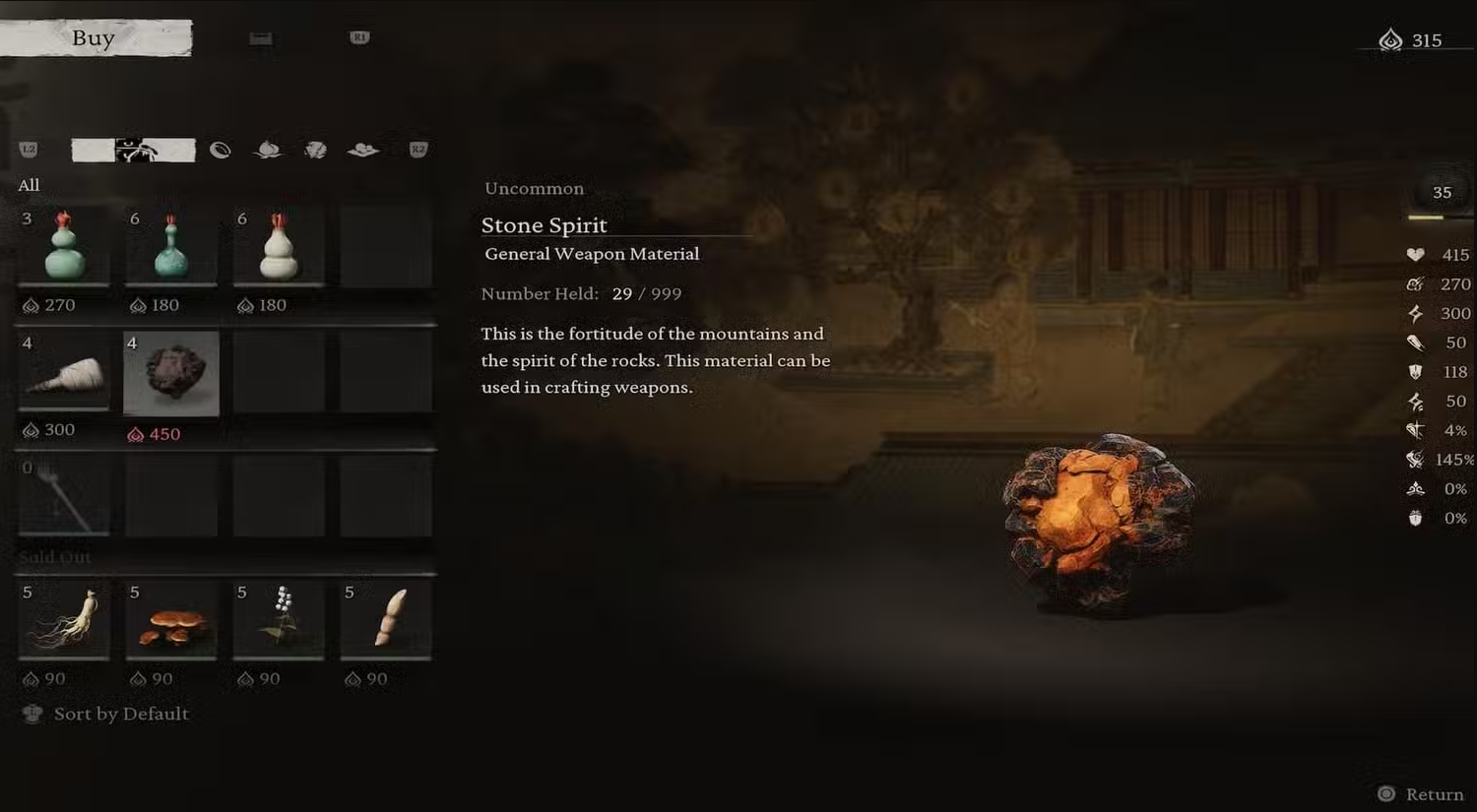The height and width of the screenshot is (812, 1477).
Task: Open the ring-shaped category tab
Action: click(220, 150)
